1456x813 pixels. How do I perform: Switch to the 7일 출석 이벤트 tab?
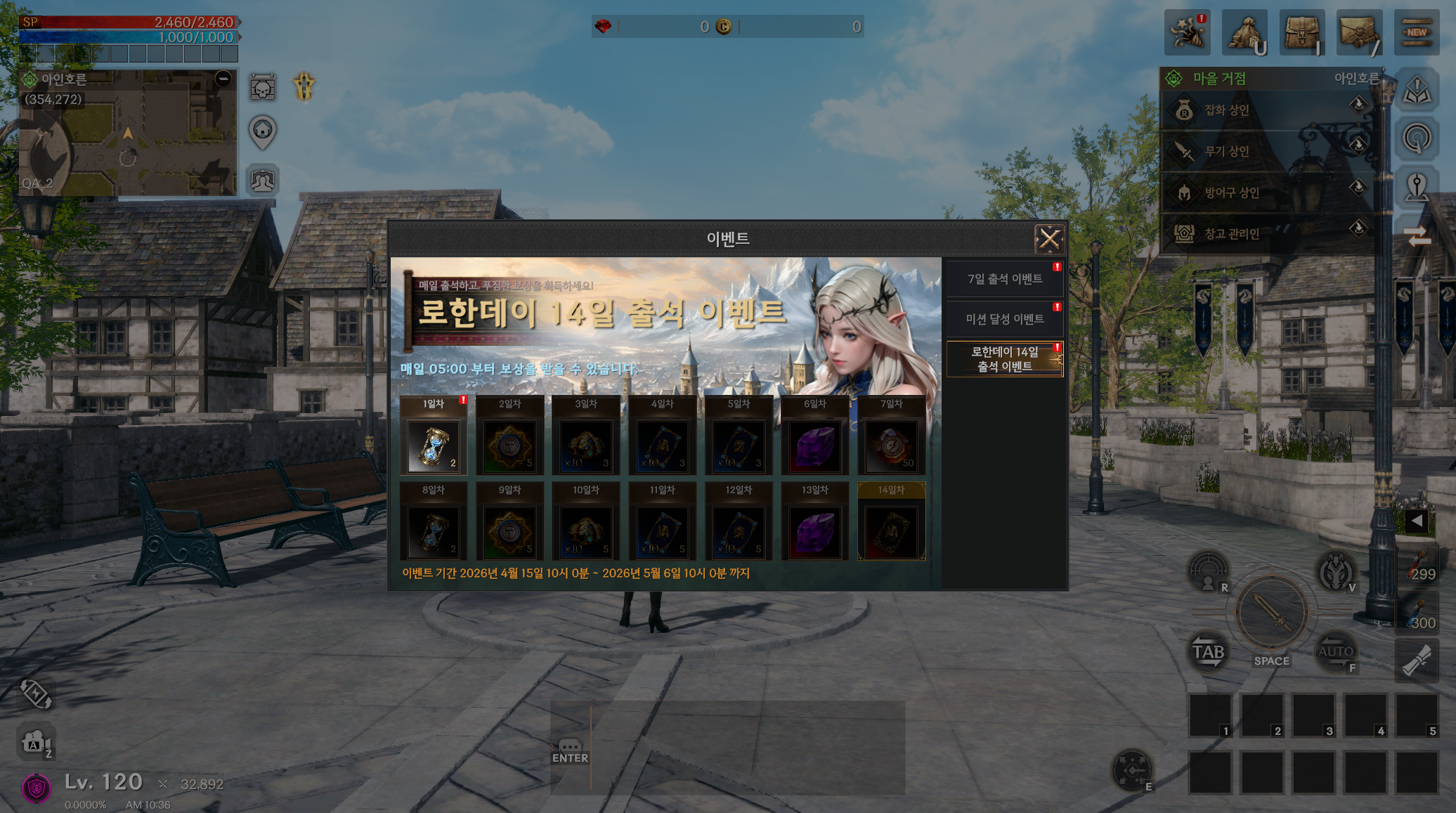point(1004,279)
